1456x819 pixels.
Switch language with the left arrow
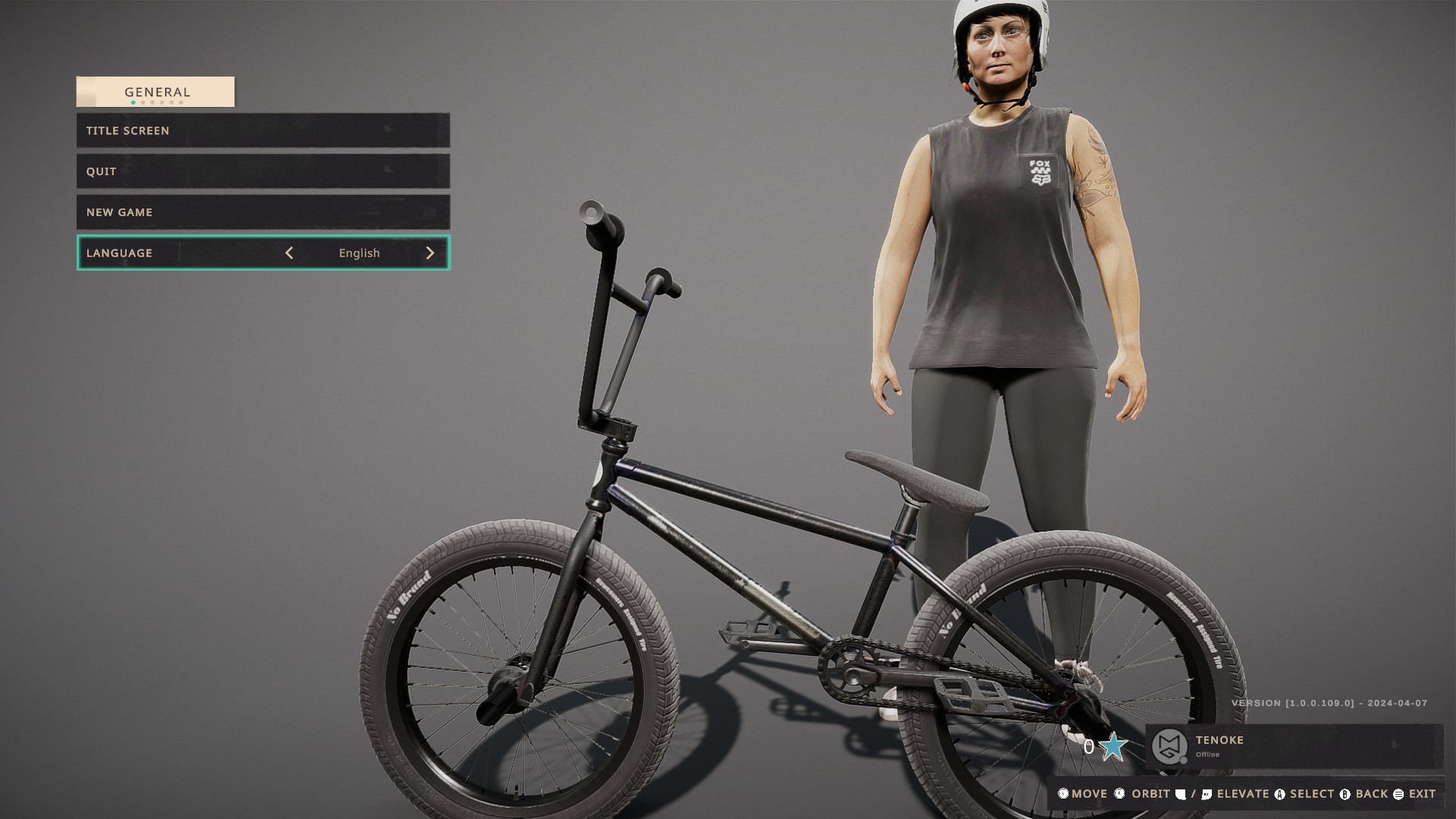click(289, 253)
